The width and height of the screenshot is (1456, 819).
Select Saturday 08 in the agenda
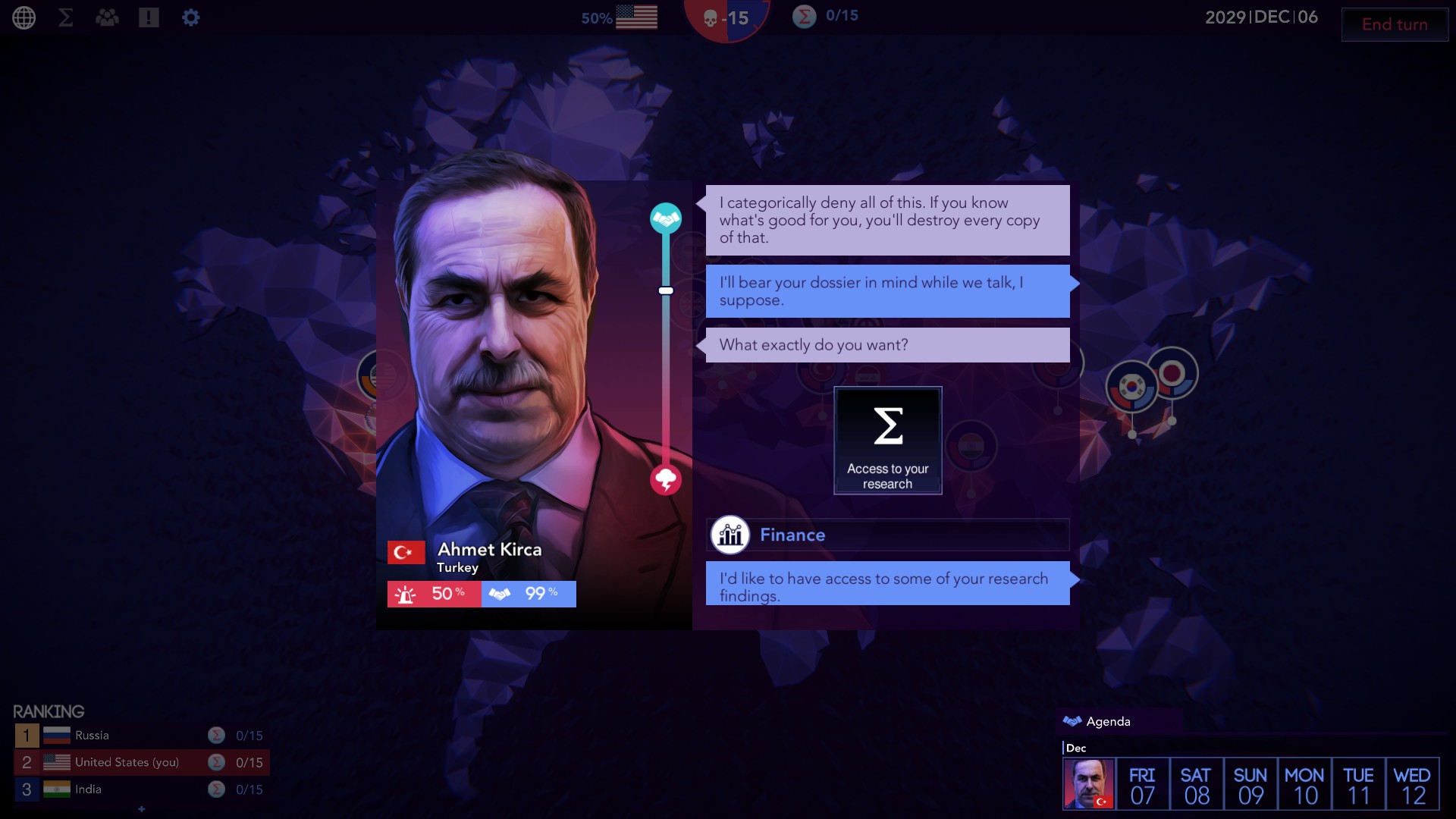(x=1196, y=784)
